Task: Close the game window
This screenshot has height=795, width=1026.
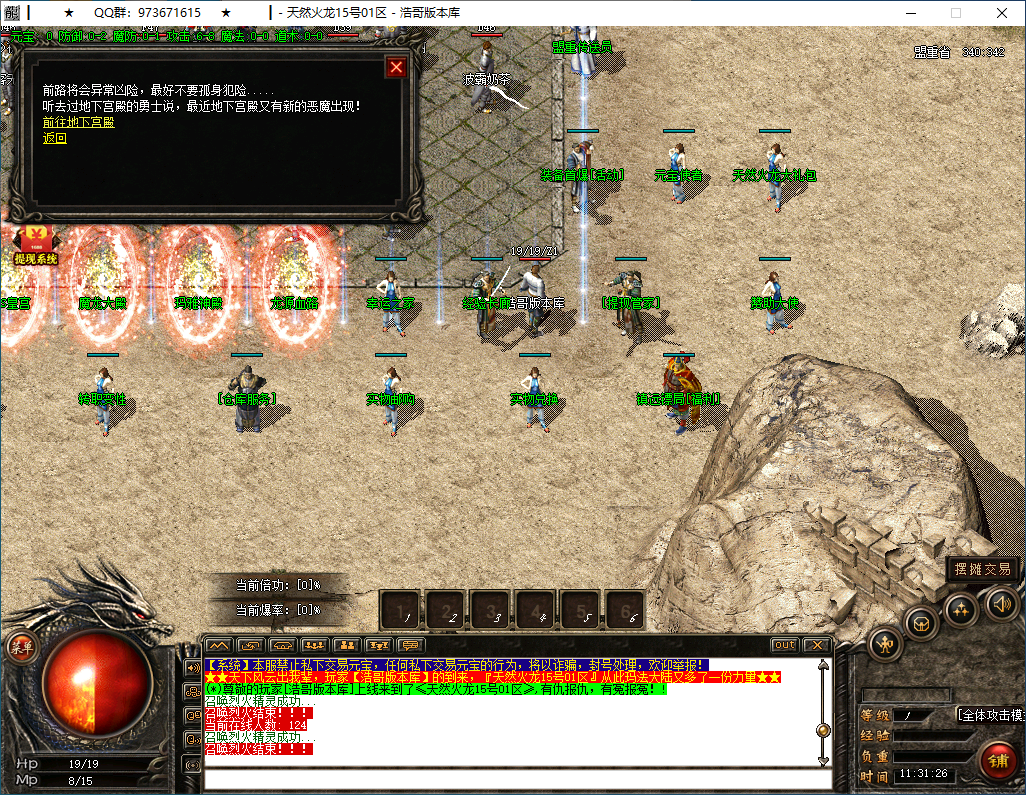Action: coord(1002,13)
